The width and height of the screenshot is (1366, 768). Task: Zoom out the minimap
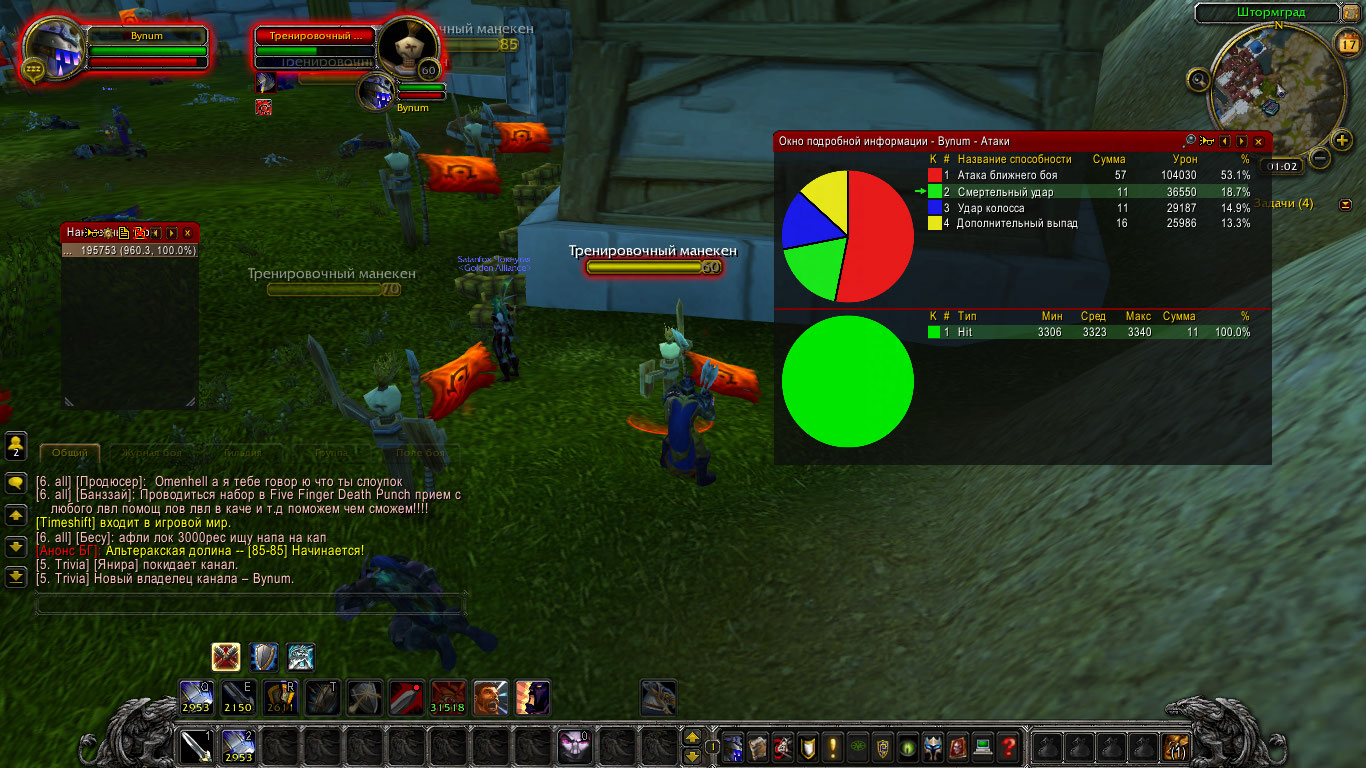1320,157
